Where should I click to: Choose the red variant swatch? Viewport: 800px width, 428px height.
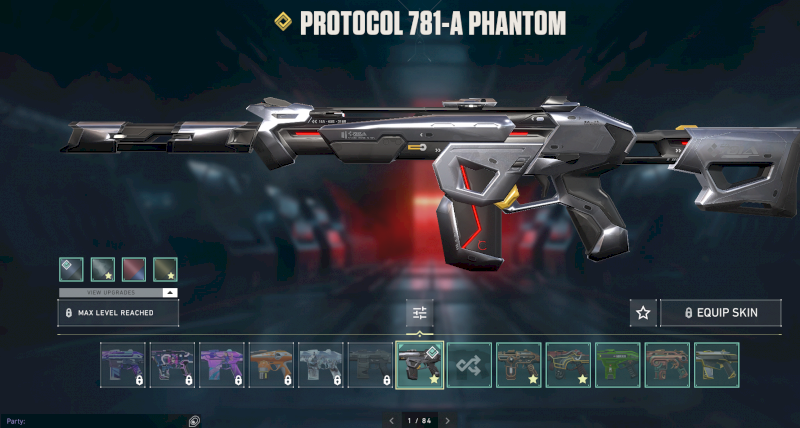pyautogui.click(x=133, y=269)
